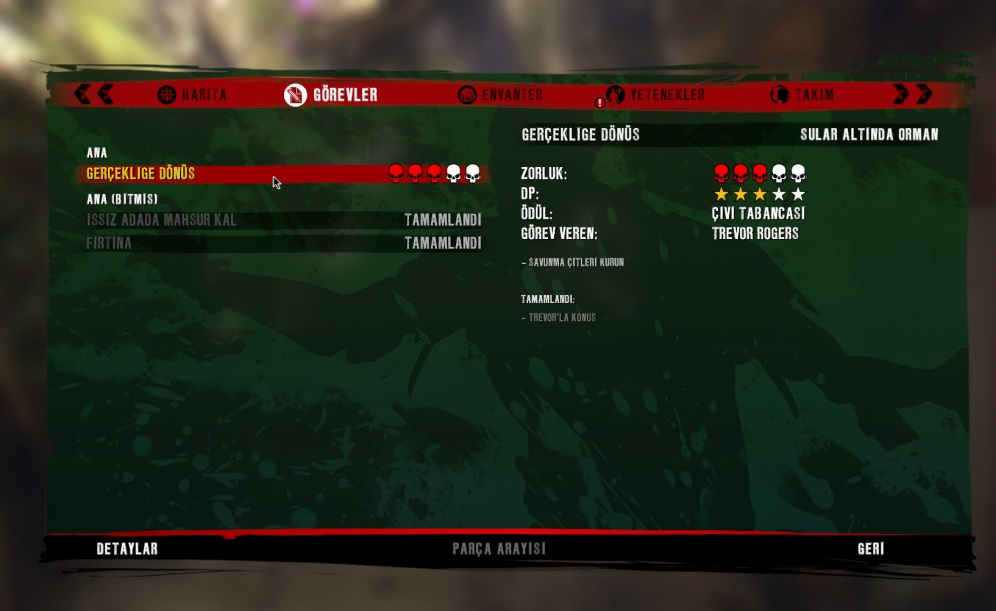Select the completed Fırtına quest
Viewport: 996px width, 611px height.
[284, 243]
